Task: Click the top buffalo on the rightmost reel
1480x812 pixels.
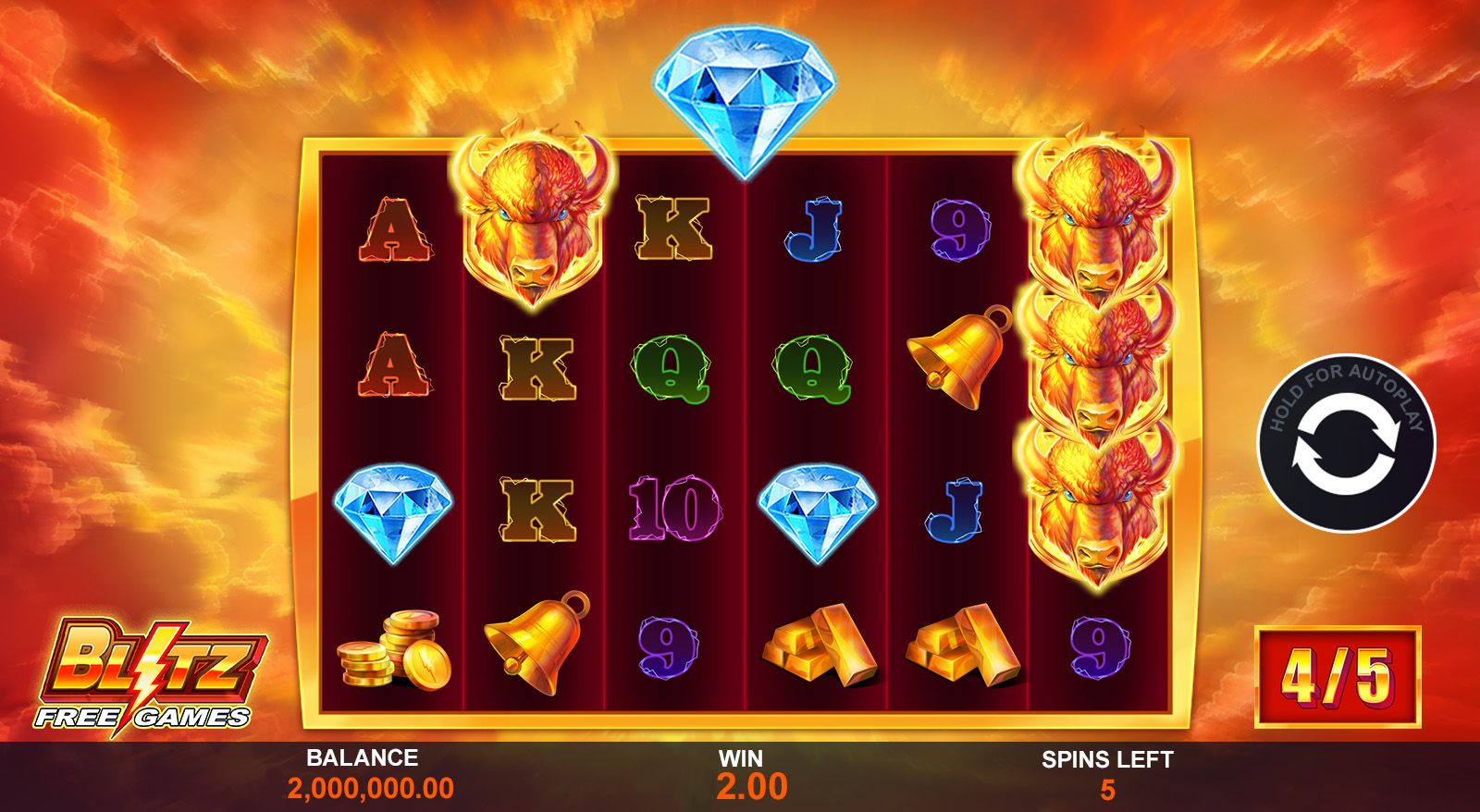Action: point(1096,222)
